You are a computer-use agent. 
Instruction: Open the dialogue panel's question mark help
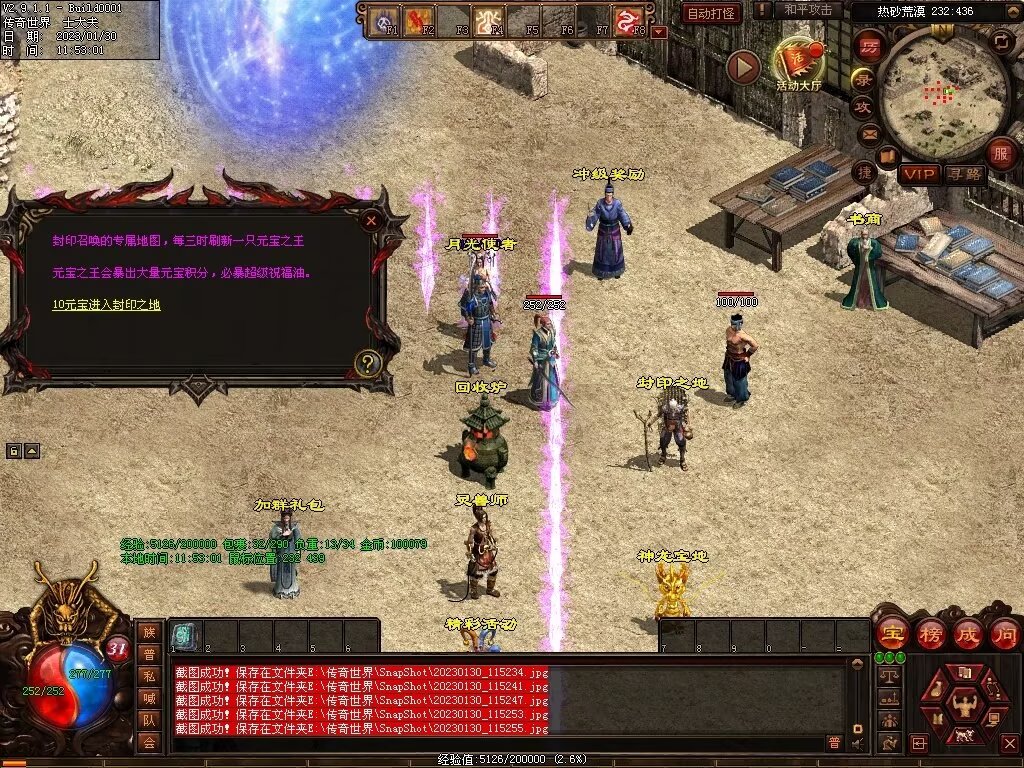pos(368,363)
